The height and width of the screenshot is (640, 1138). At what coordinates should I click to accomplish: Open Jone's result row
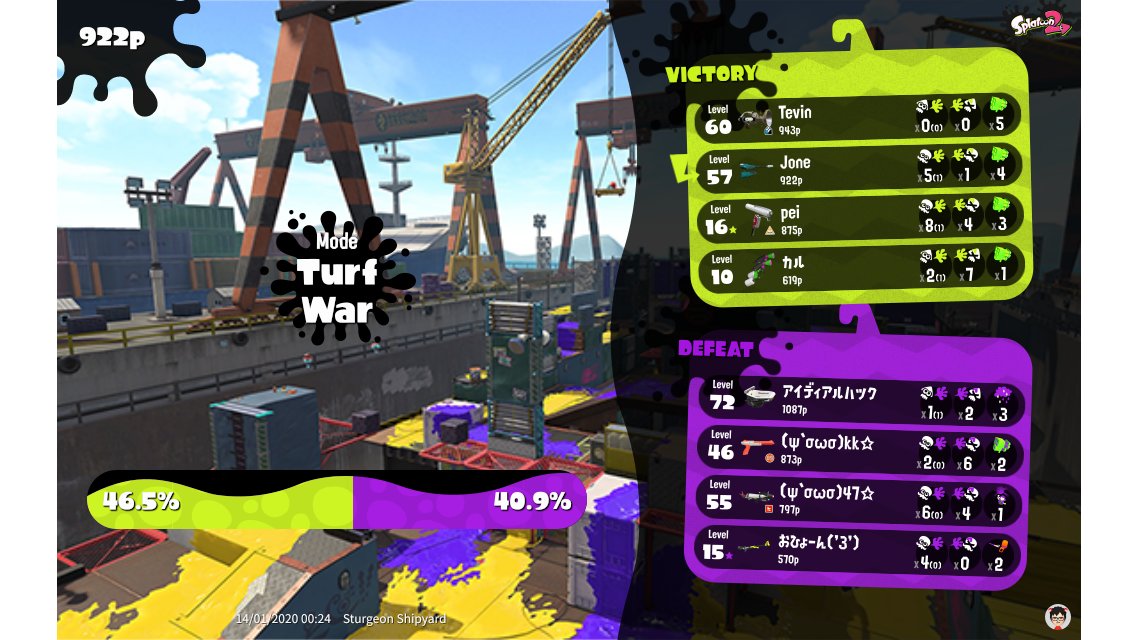coord(860,167)
